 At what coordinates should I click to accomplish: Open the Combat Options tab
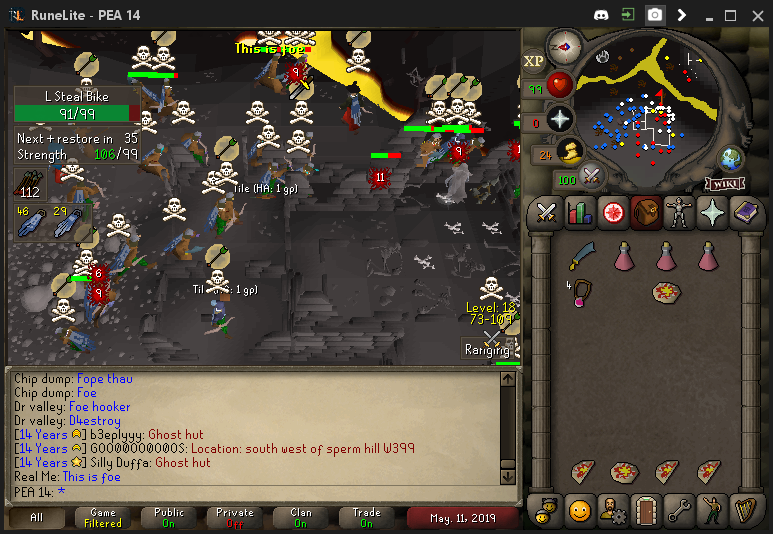pyautogui.click(x=546, y=213)
